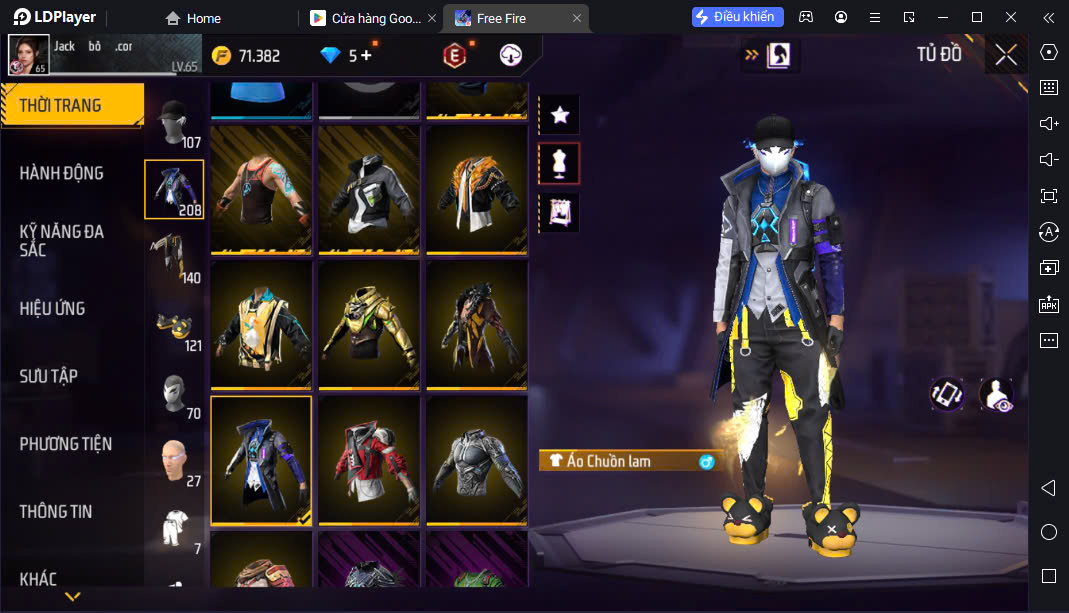Go to the PHƯƠNG TIỆN category

[x=66, y=444]
